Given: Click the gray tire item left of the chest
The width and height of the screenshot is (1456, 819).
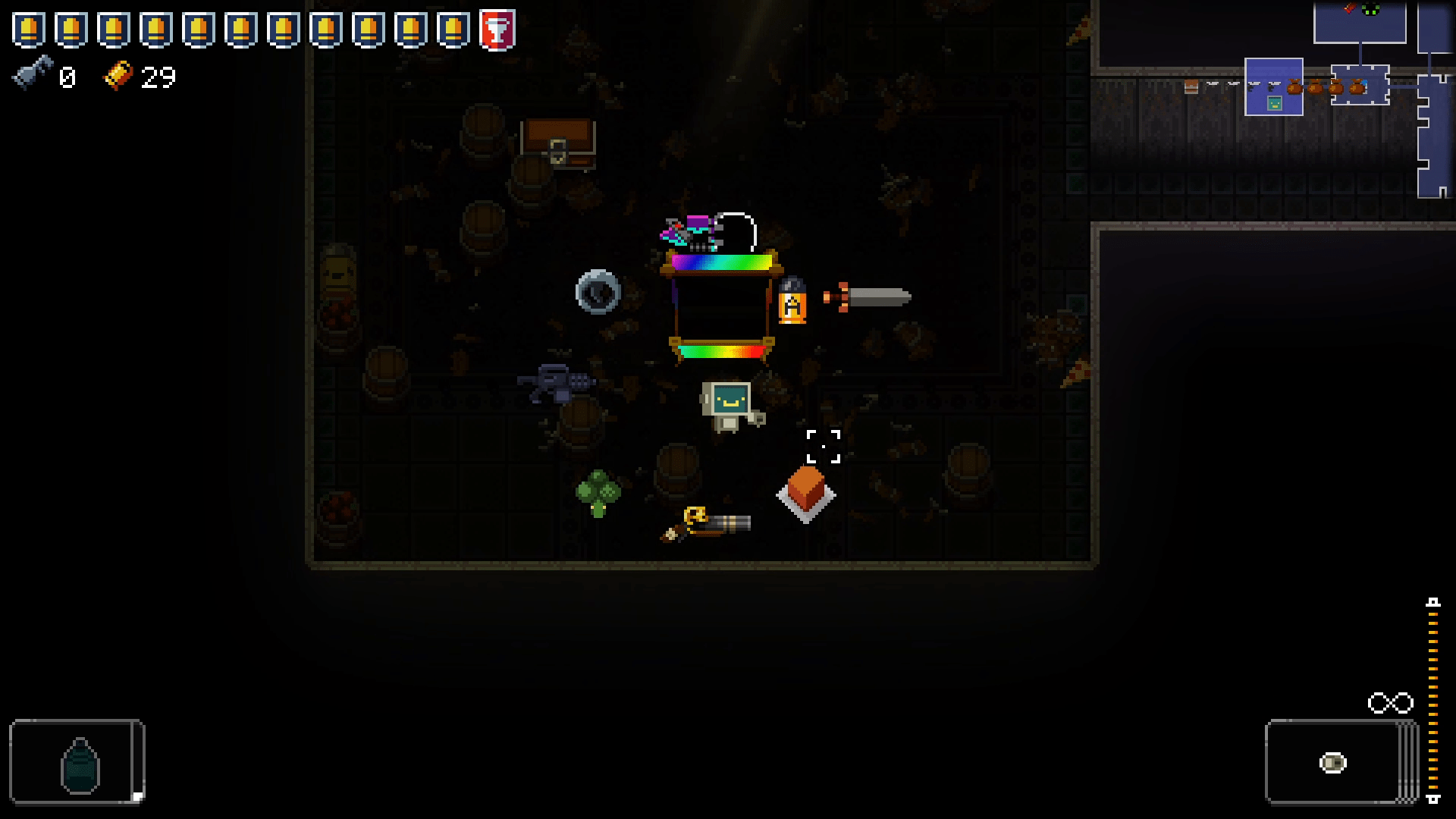Looking at the screenshot, I should (599, 292).
